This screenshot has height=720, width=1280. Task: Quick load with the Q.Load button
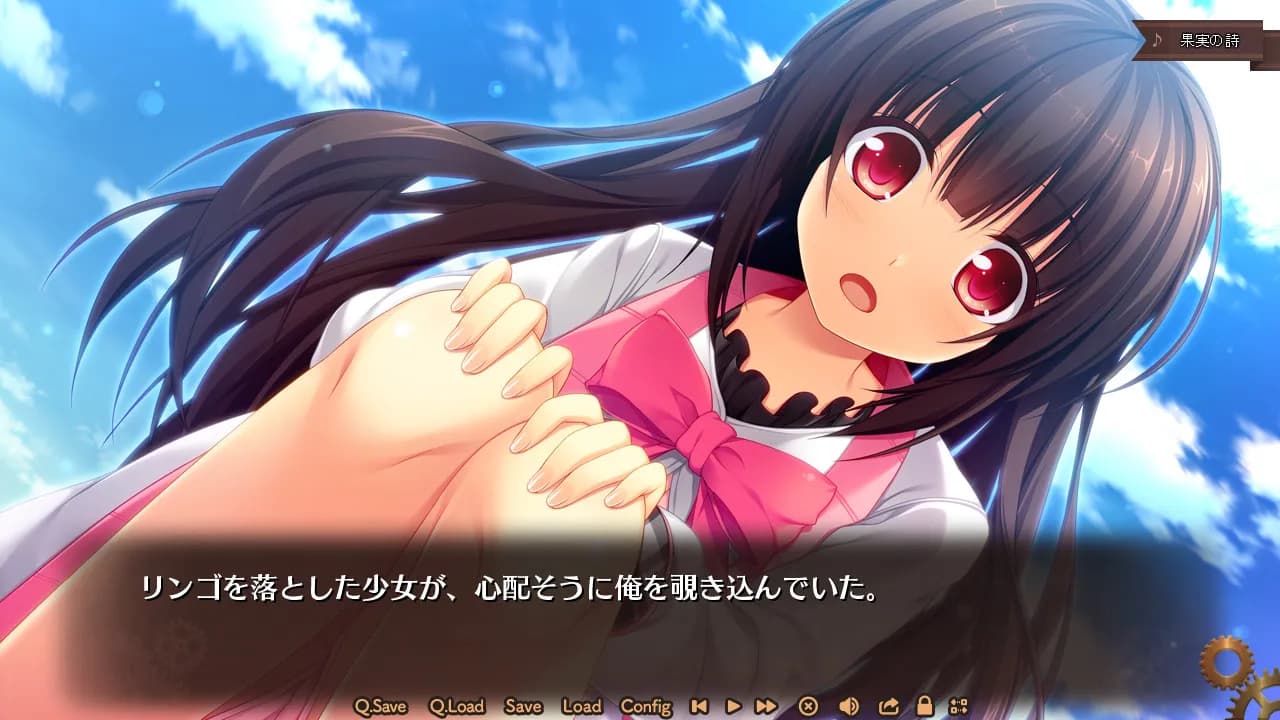click(459, 706)
